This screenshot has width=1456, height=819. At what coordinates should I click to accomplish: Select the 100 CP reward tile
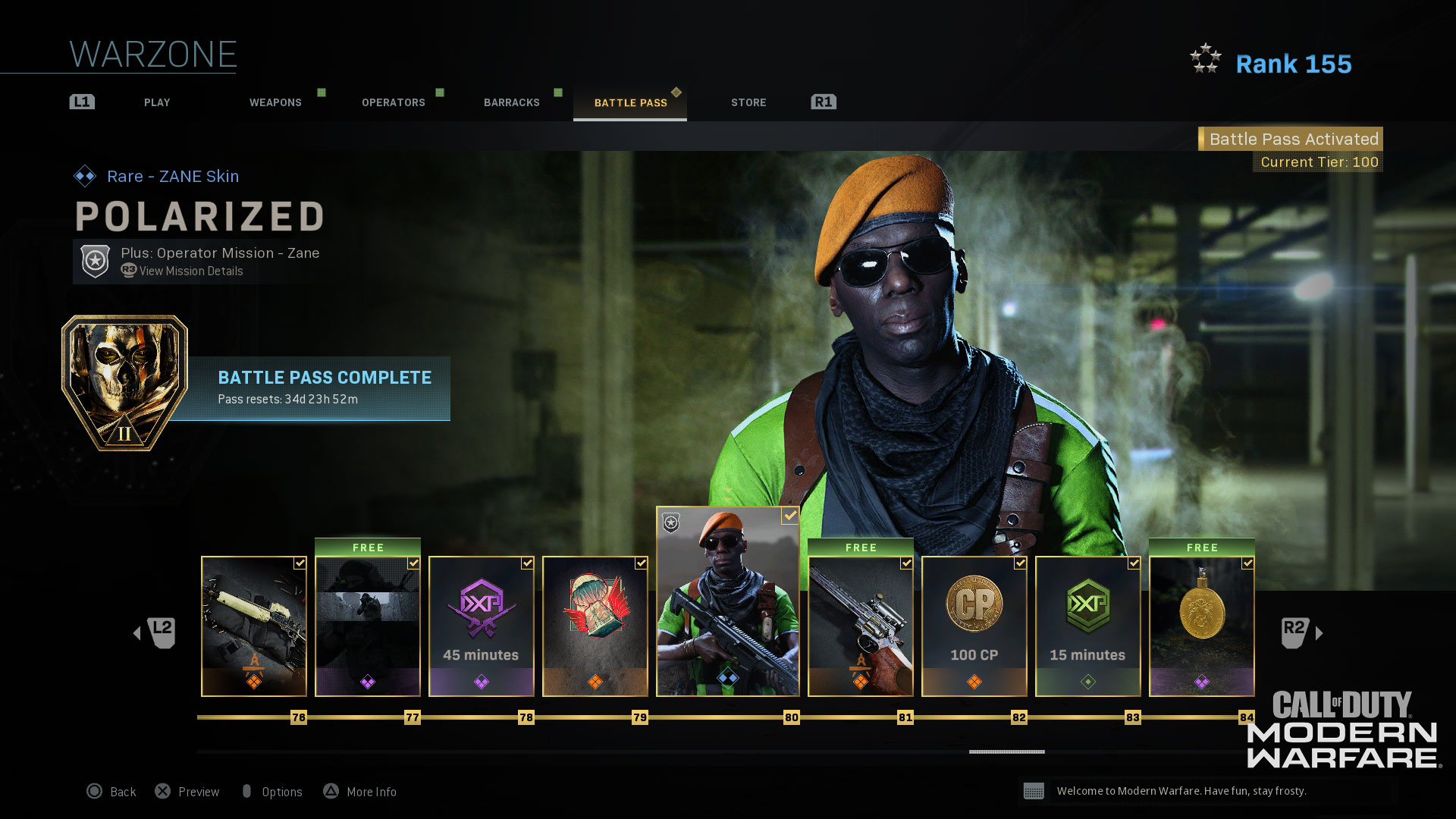[974, 626]
